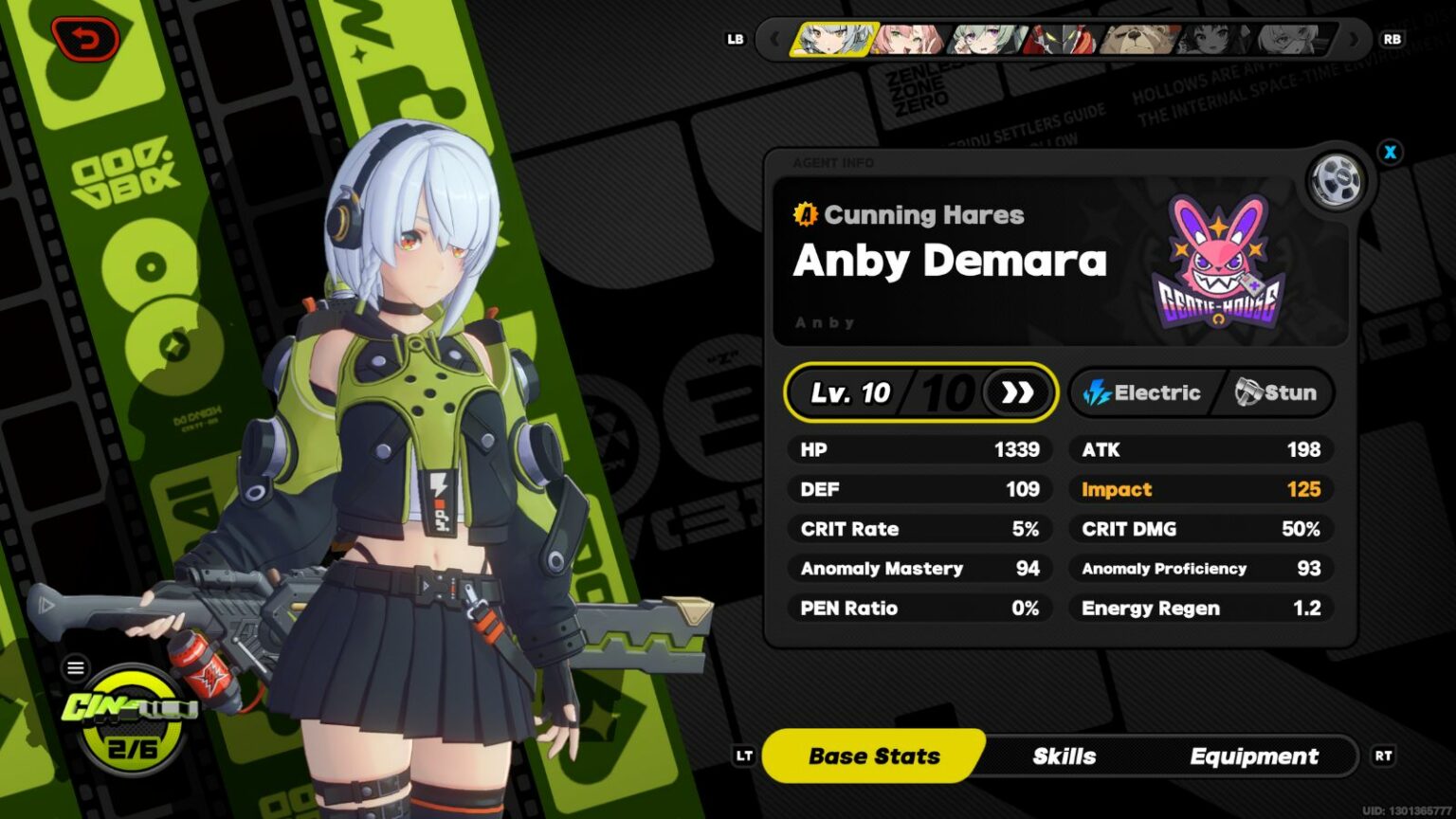Viewport: 1456px width, 819px height.
Task: Open the hamburger menu icon near the bottom-left
Action: 75,667
